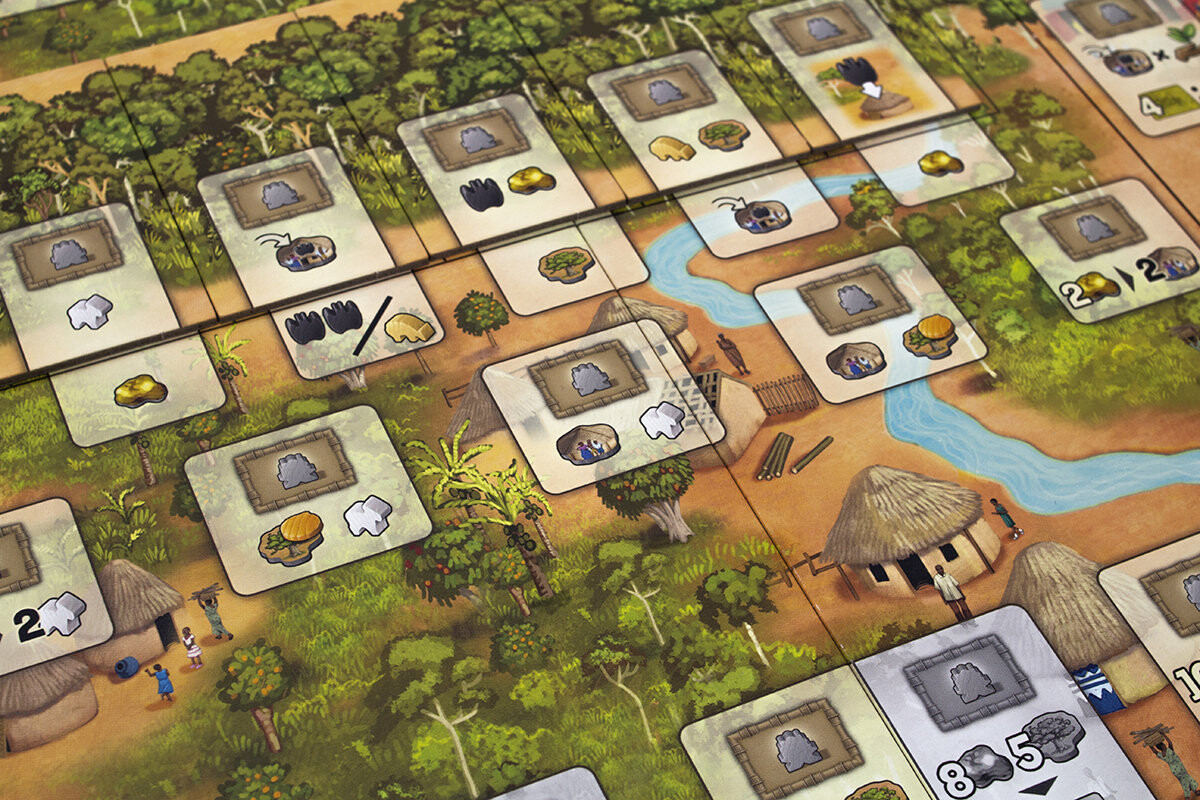Pick the river tile with hut and golden tree
The height and width of the screenshot is (800, 1200).
pyautogui.click(x=870, y=323)
